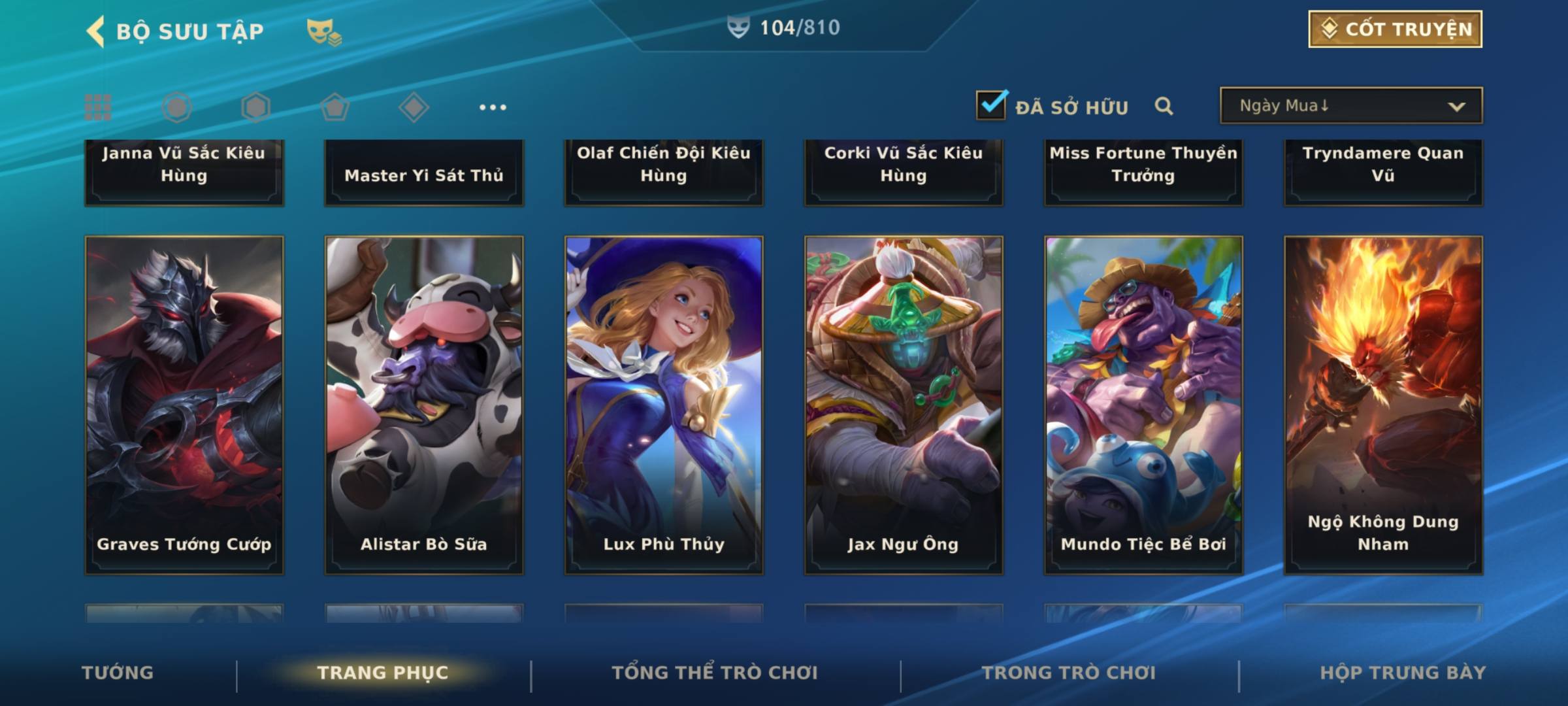This screenshot has width=1568, height=706.
Task: Go to the Hộp Trưng Bày tab
Action: click(1403, 673)
